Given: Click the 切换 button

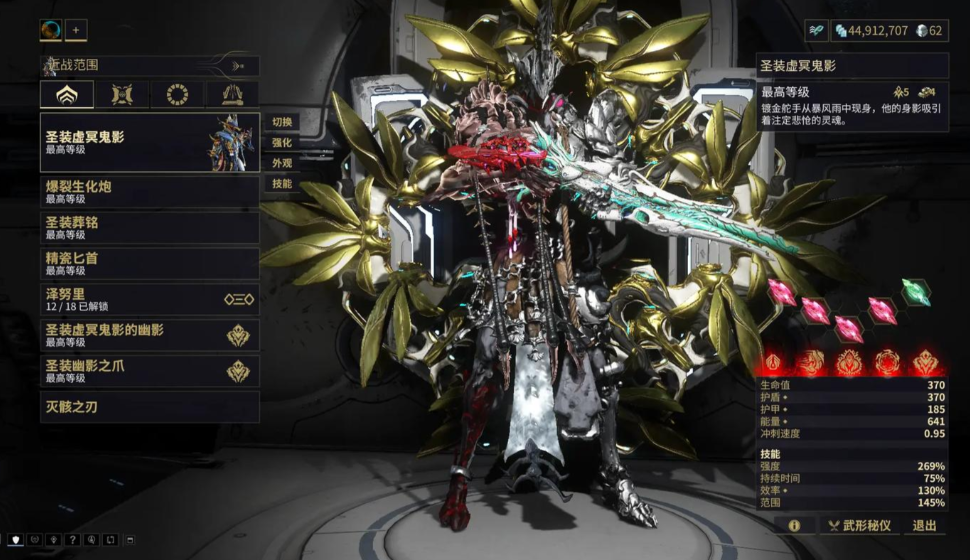Looking at the screenshot, I should 282,123.
